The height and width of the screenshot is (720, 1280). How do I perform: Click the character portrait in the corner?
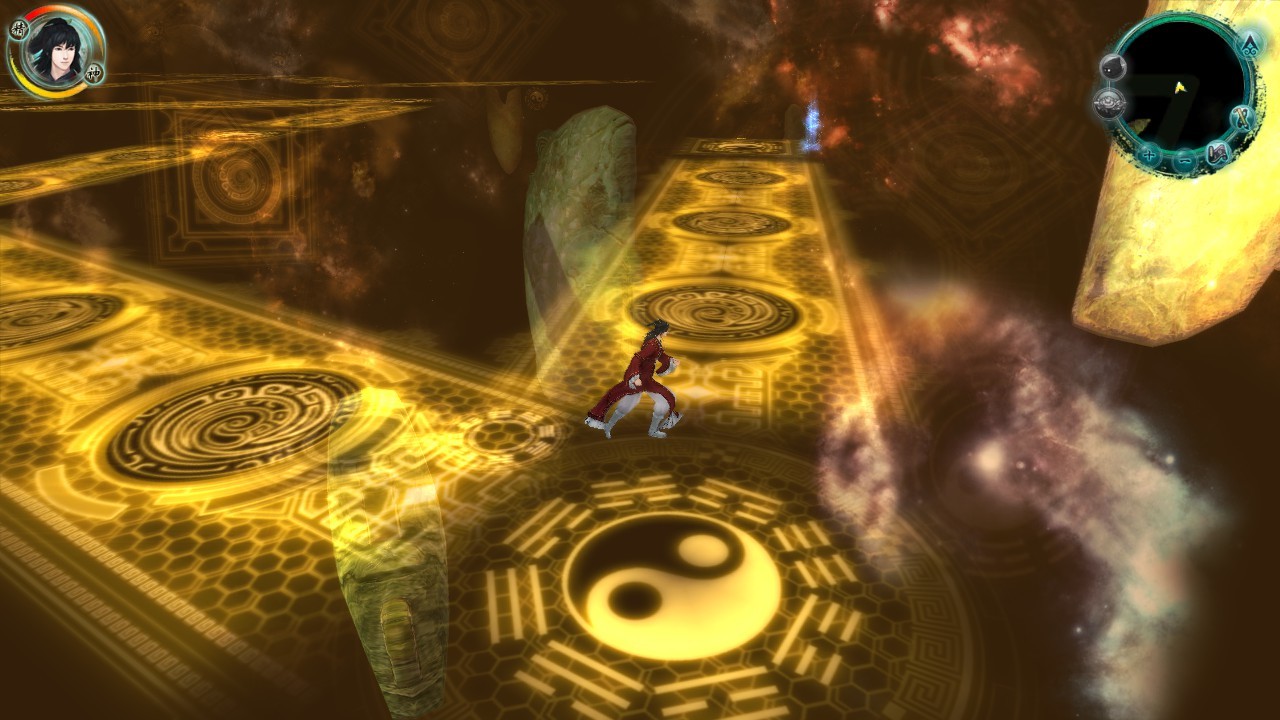click(x=58, y=53)
